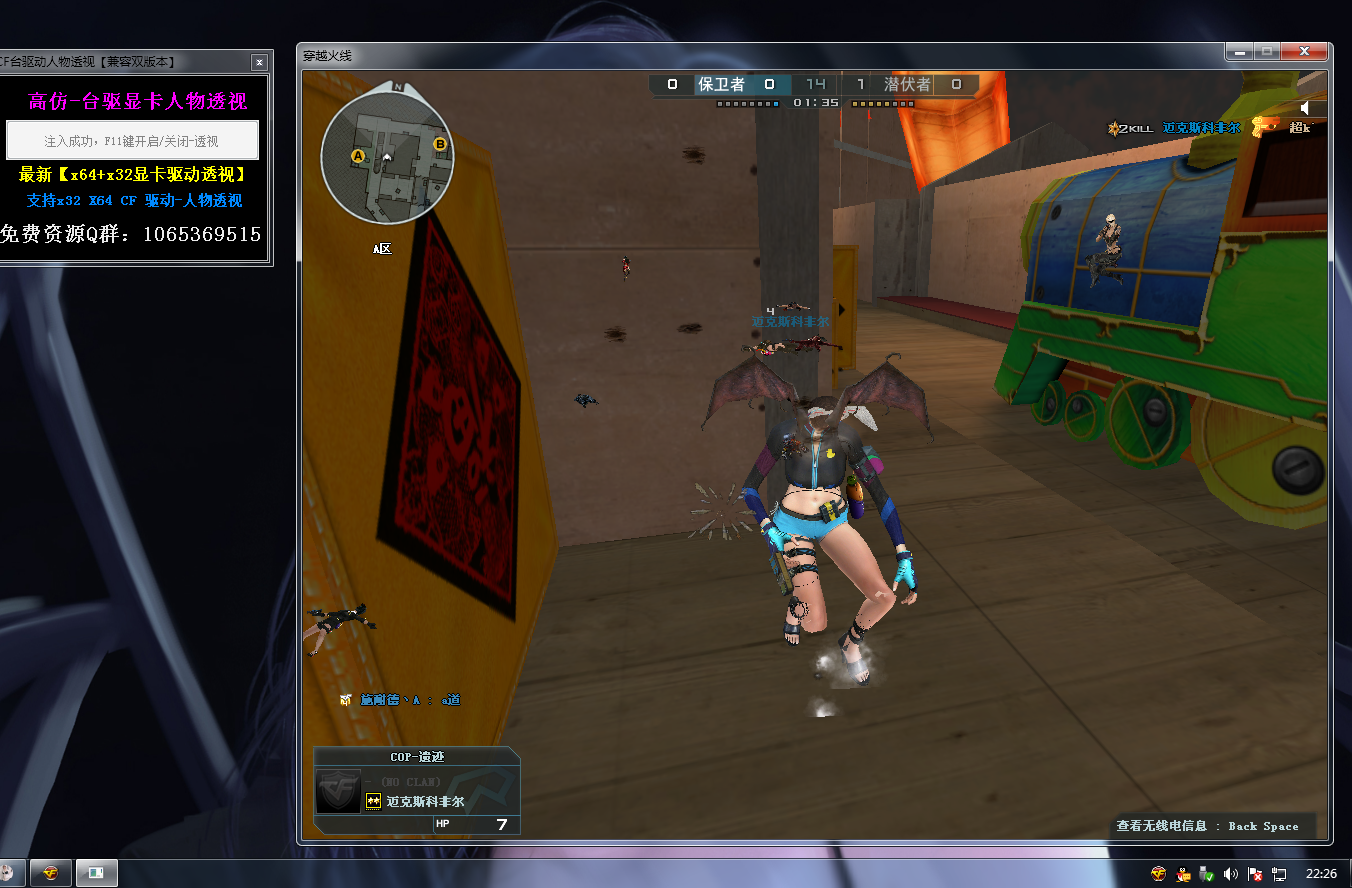The image size is (1352, 888).
Task: Click the circular minimap
Action: 387,157
